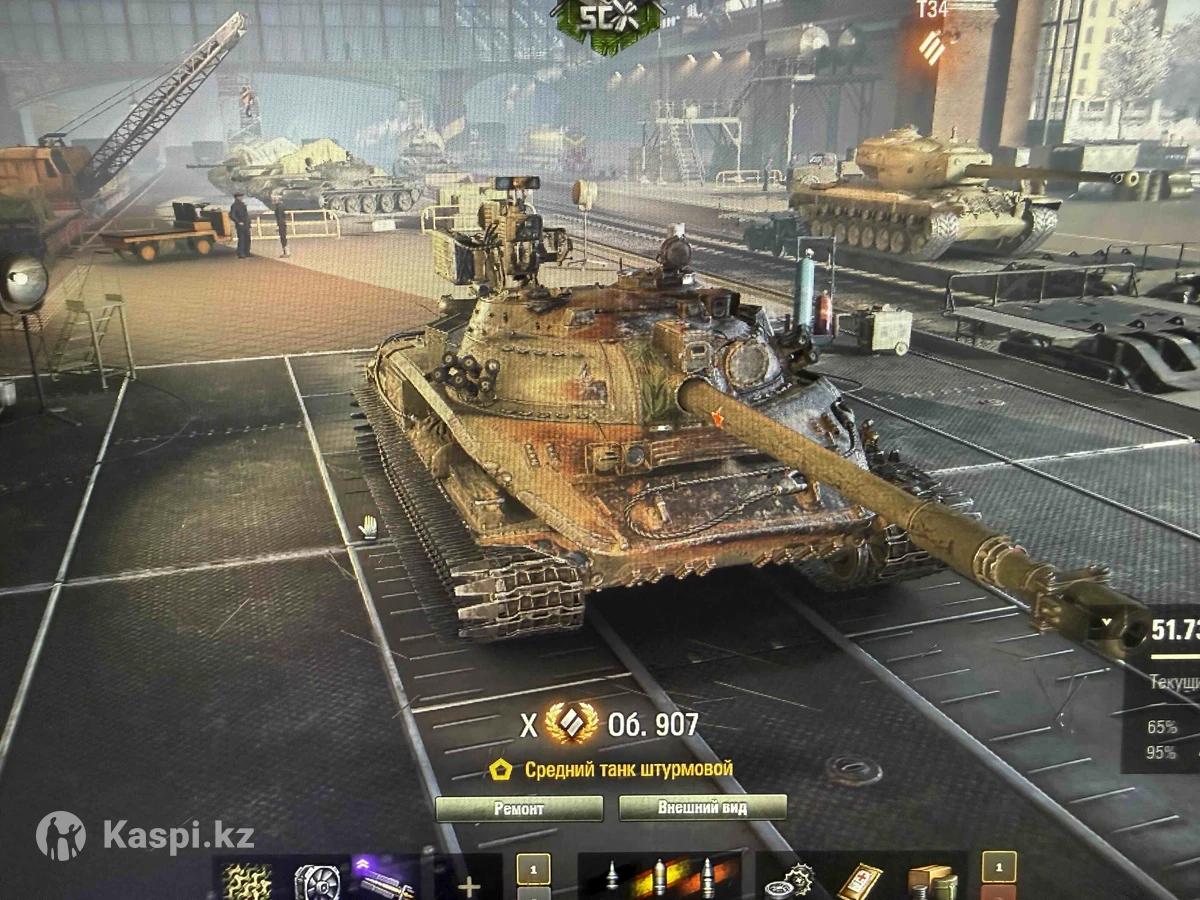Open the Средний танк штурмовой role info
Image resolution: width=1200 pixels, height=900 pixels.
pos(614,769)
